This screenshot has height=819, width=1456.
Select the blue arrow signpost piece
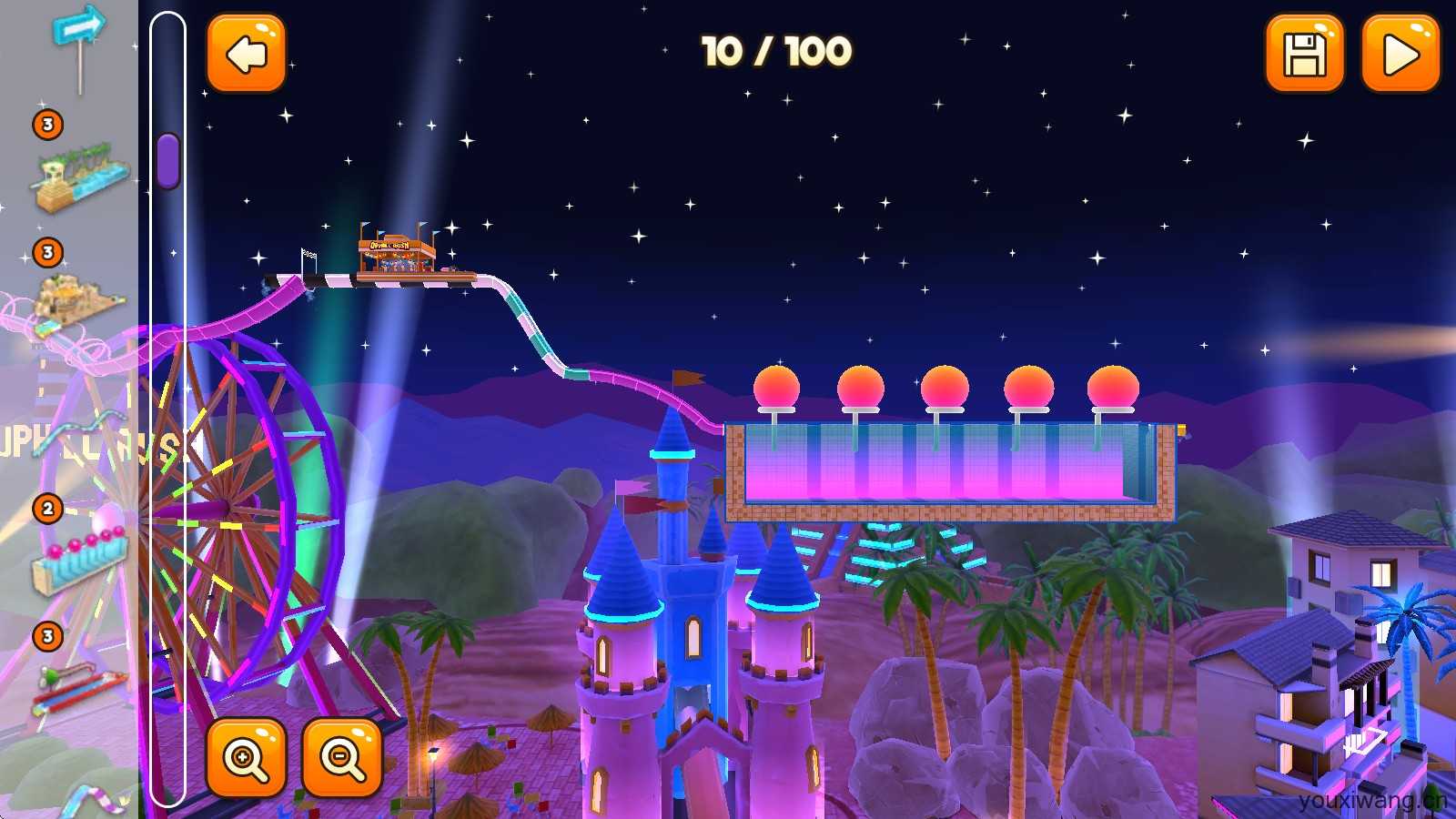[x=79, y=45]
